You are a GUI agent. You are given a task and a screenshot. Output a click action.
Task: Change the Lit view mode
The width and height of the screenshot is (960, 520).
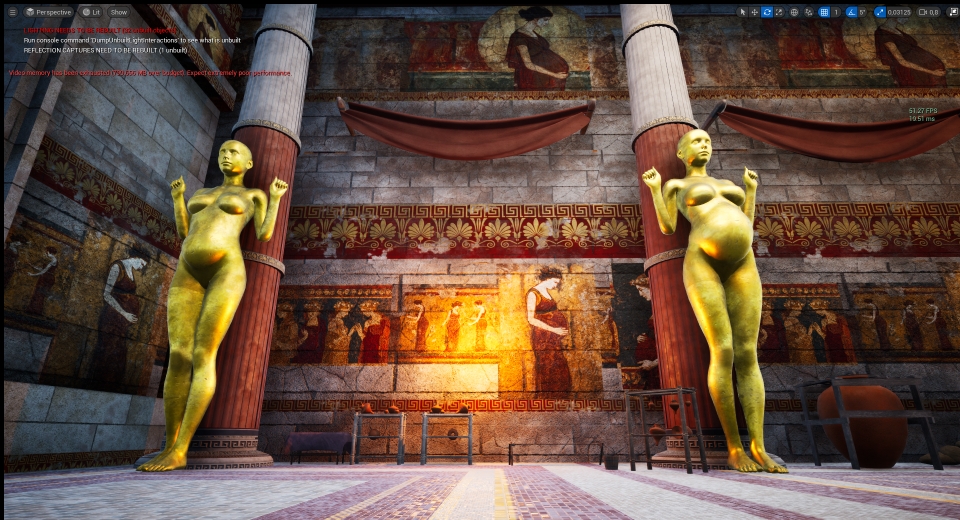[x=90, y=12]
